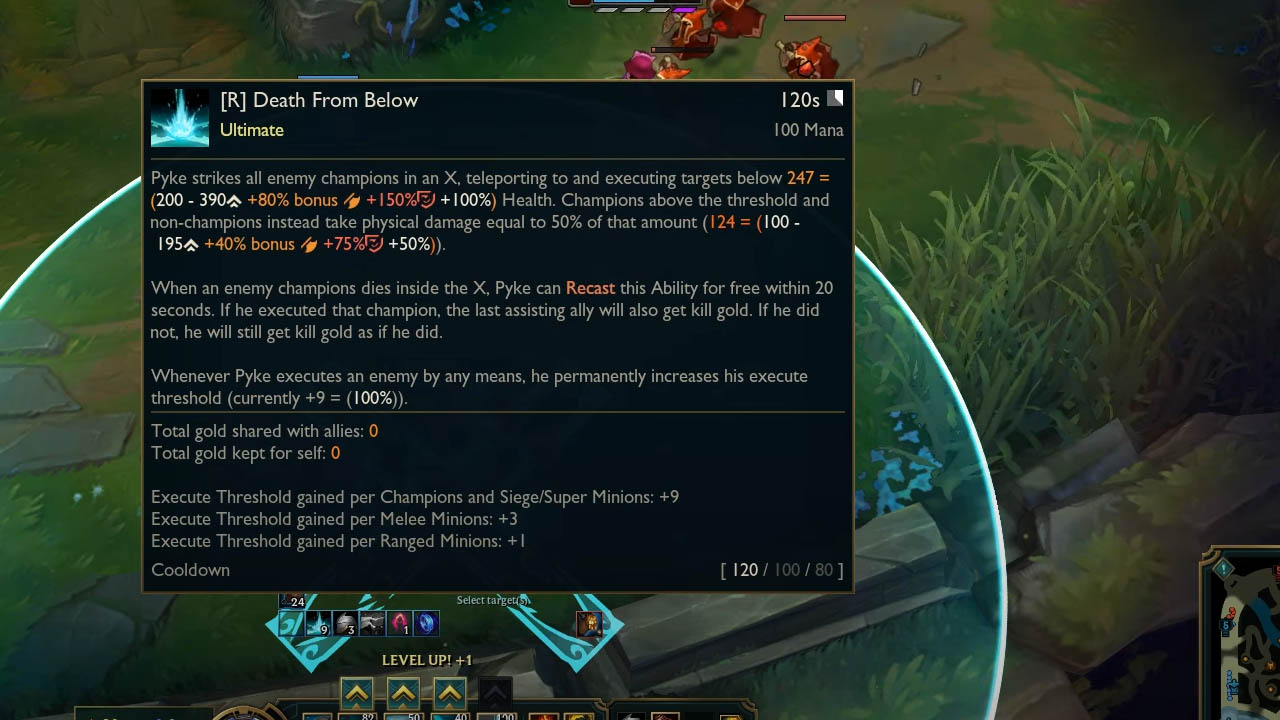Click the W ability icon costing 50 mana
The height and width of the screenshot is (720, 1280).
tap(403, 716)
